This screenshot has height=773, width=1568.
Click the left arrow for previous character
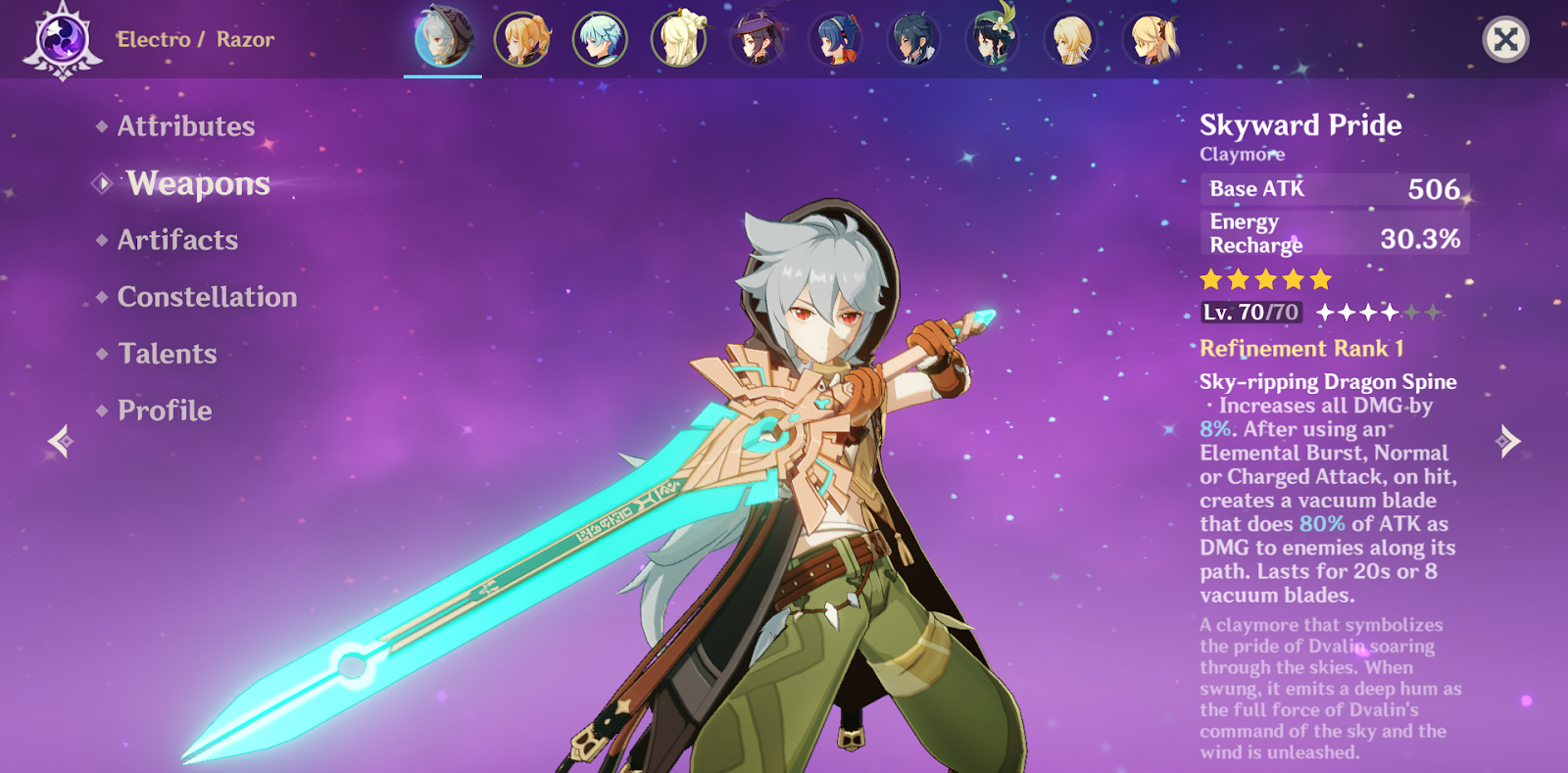coord(60,442)
